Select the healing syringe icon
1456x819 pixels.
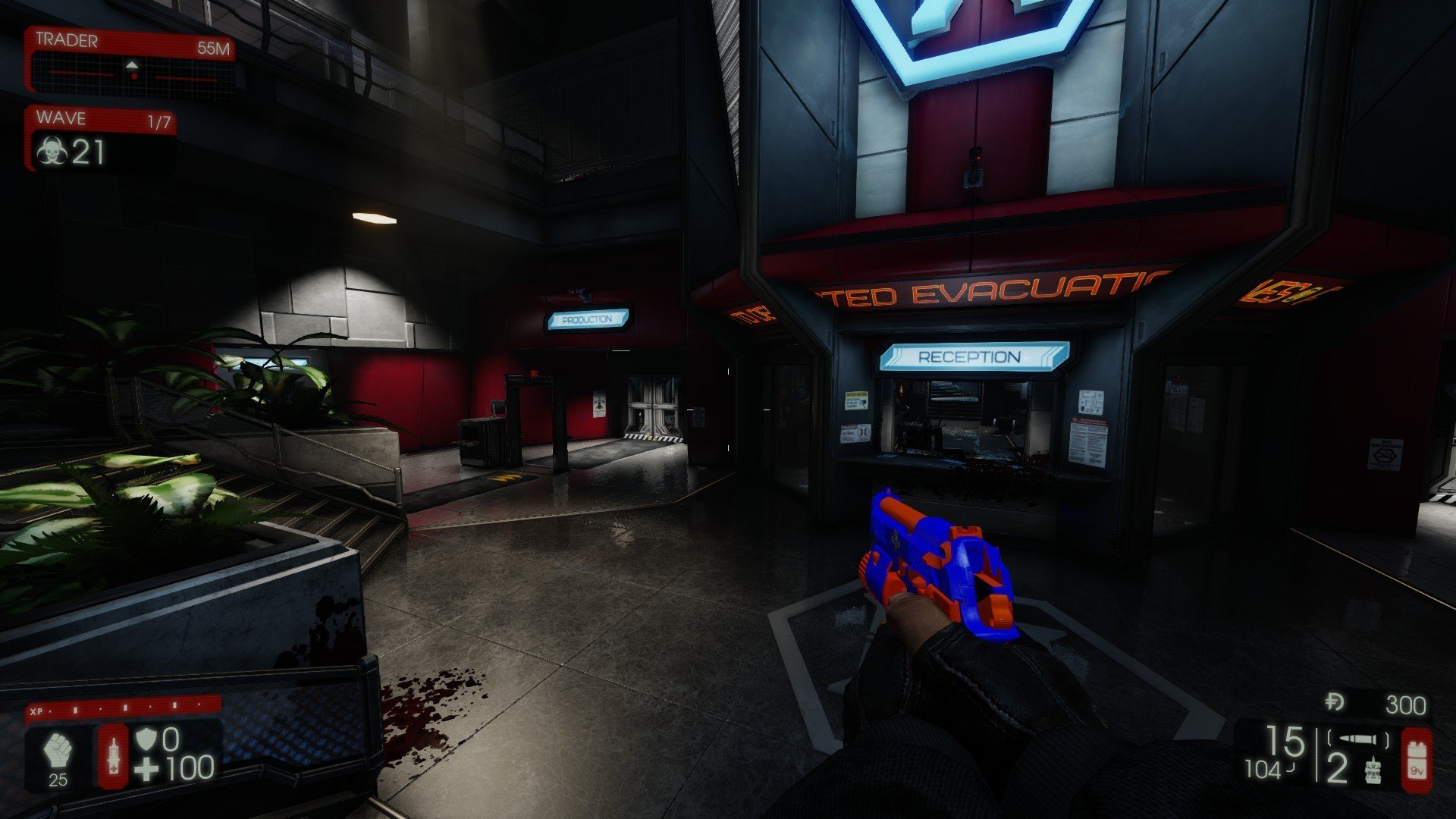(114, 755)
